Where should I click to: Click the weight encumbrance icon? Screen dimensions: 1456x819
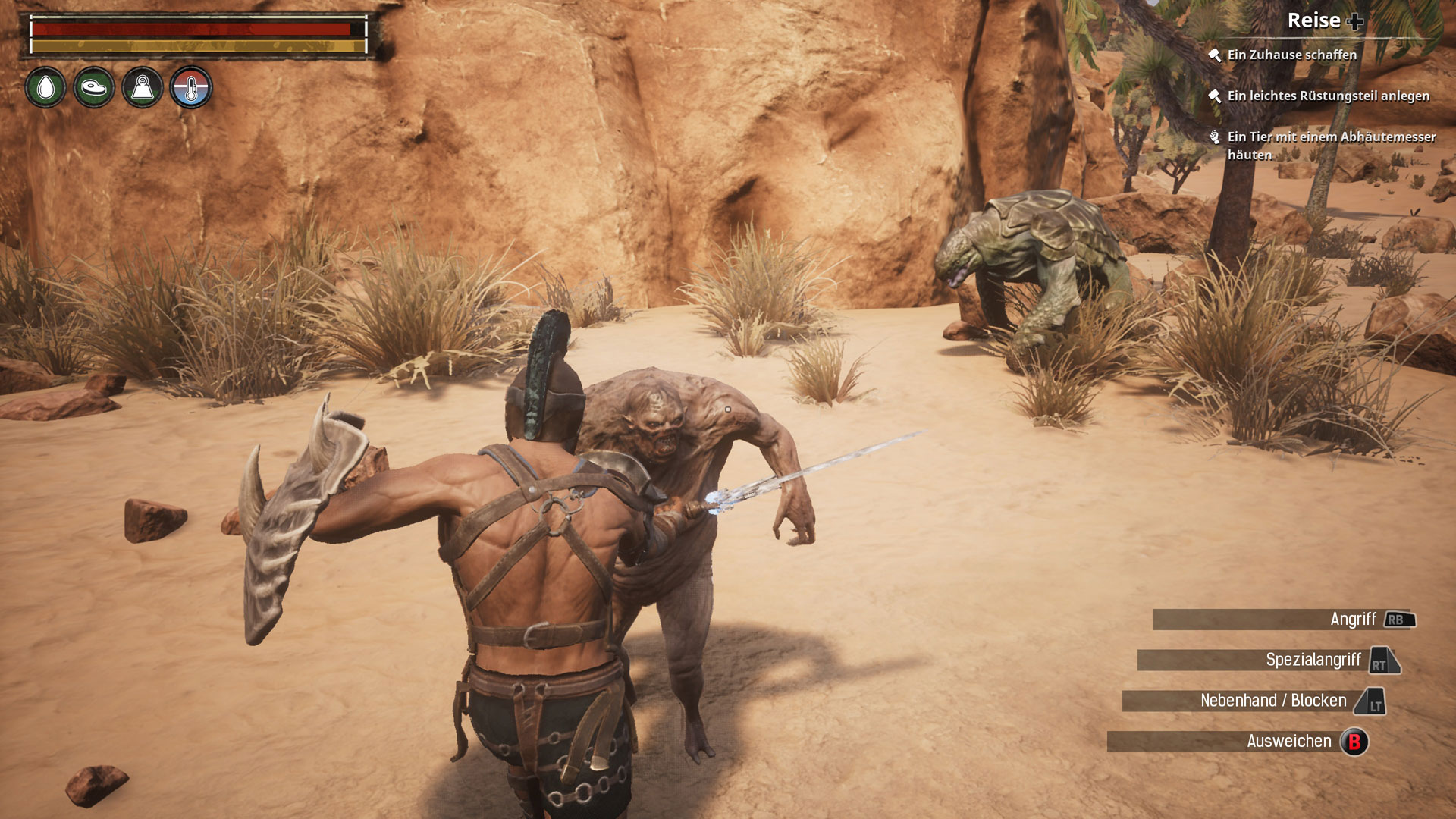point(143,88)
